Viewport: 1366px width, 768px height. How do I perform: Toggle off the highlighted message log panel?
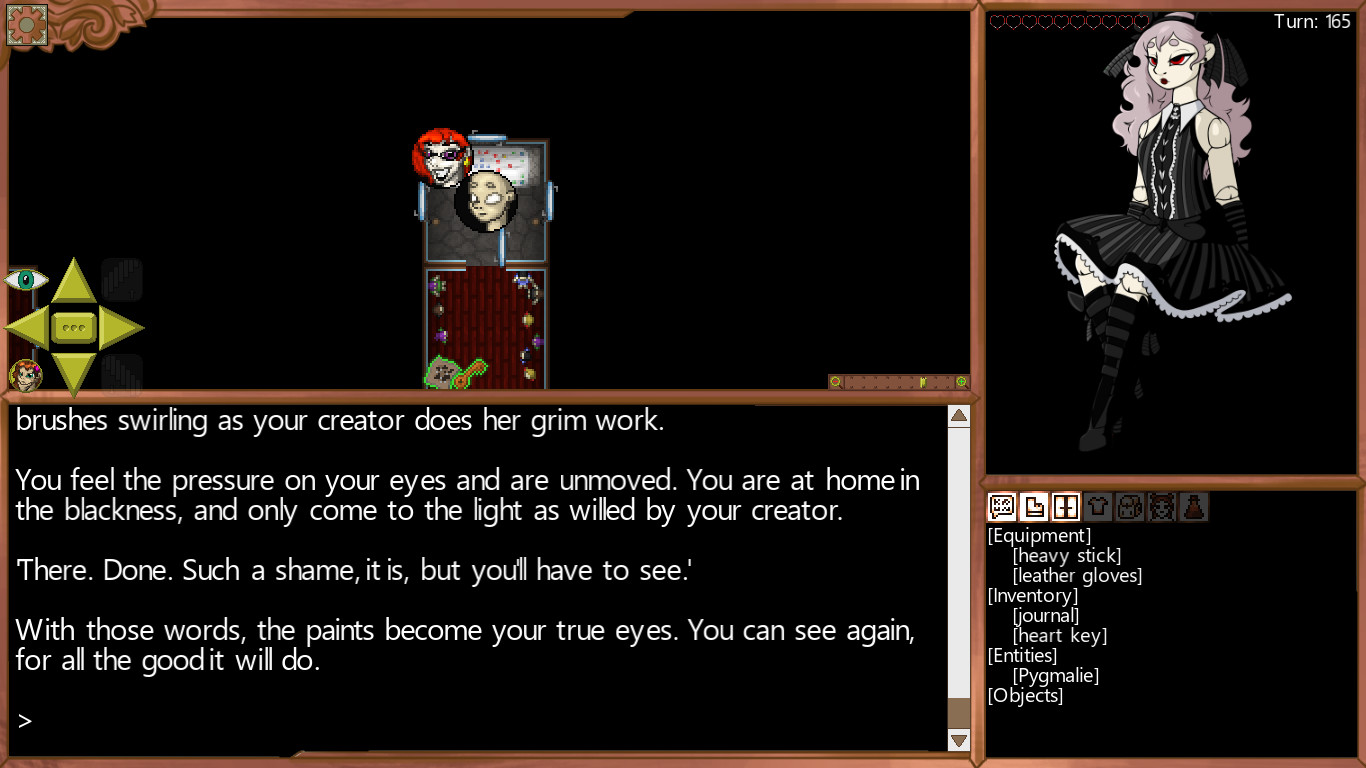(x=1002, y=506)
